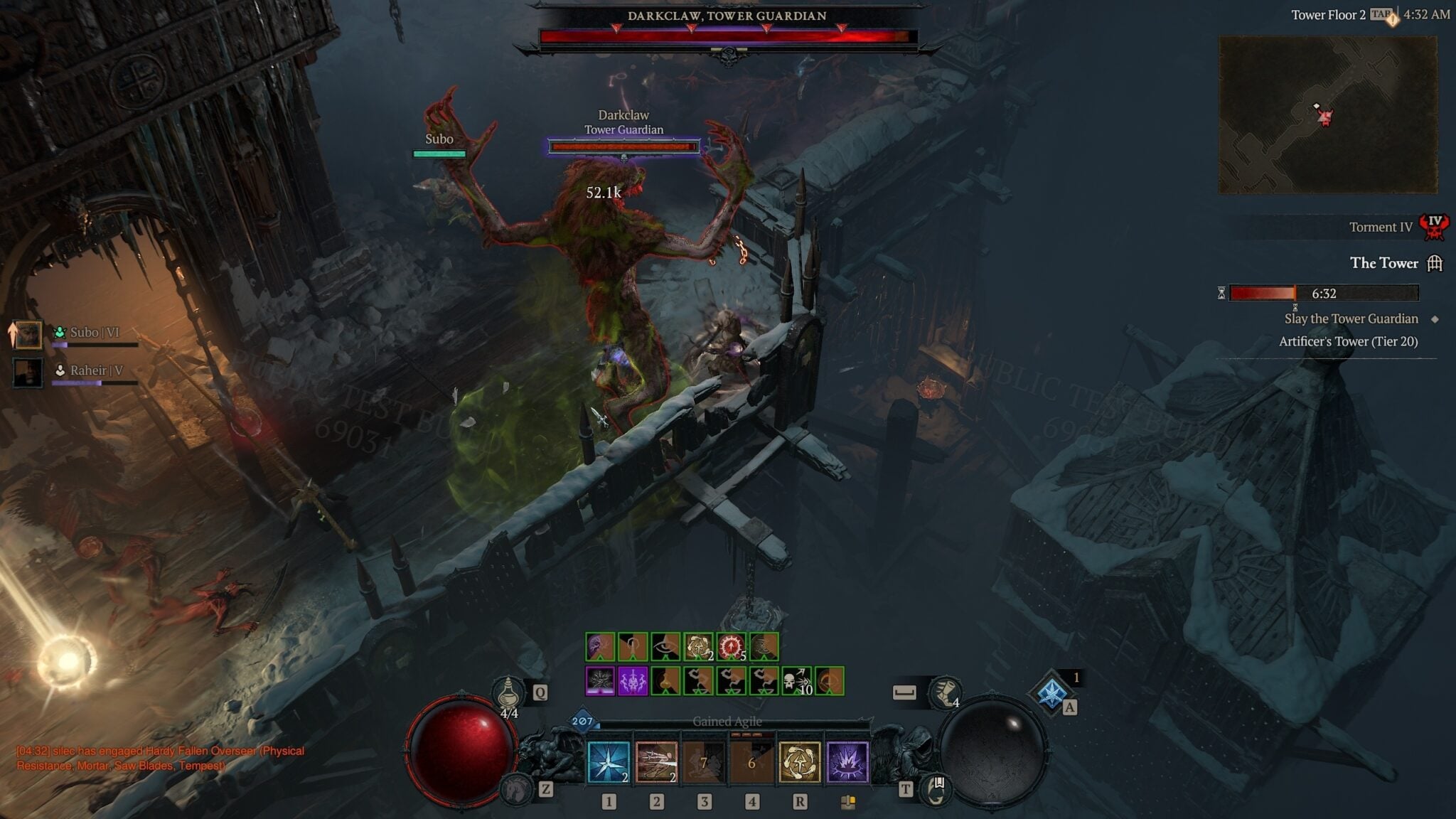Activate the blue star skill in slot 1
The height and width of the screenshot is (819, 1456).
608,761
